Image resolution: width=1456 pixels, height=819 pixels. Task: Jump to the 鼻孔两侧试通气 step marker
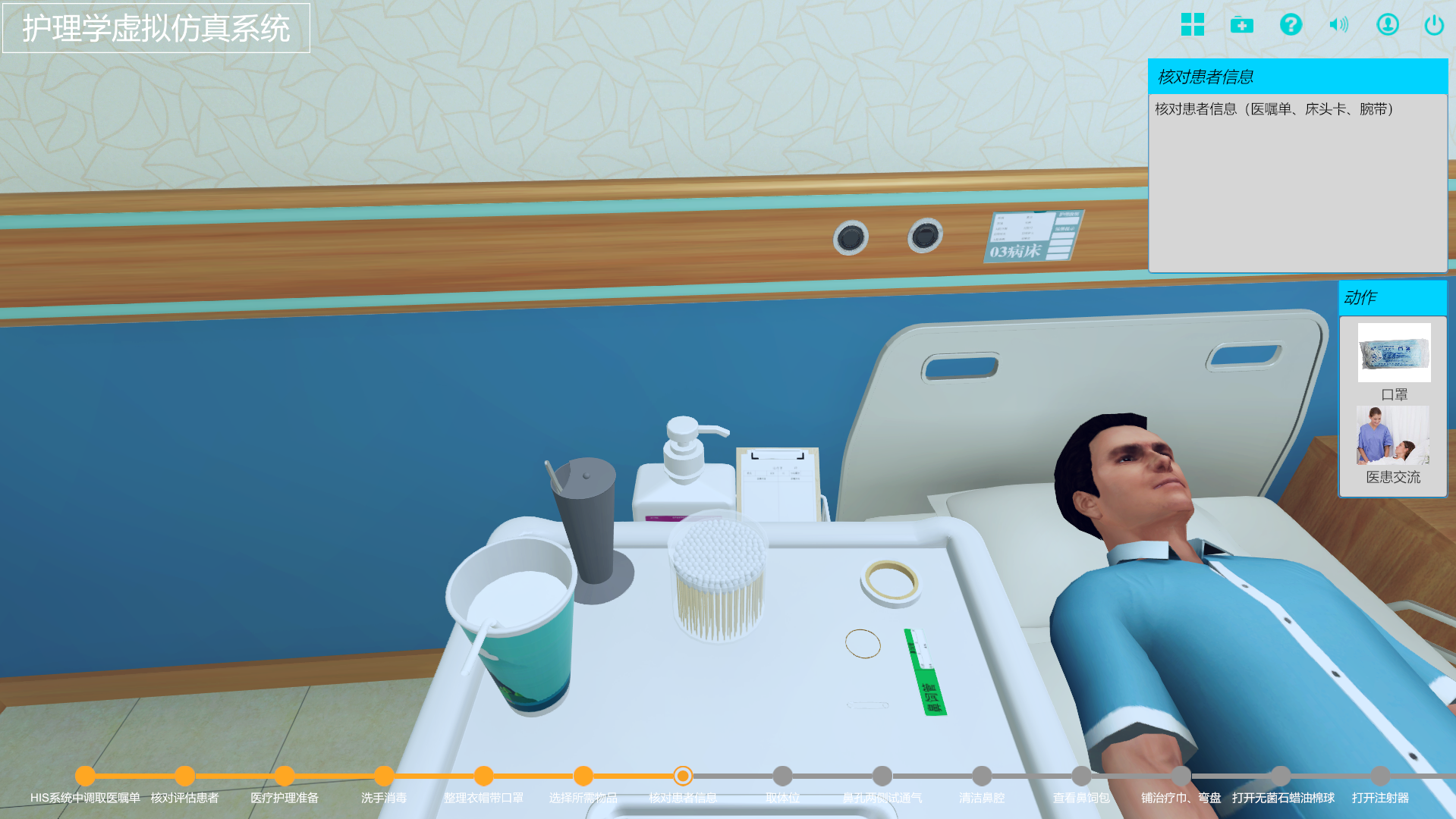click(x=882, y=776)
